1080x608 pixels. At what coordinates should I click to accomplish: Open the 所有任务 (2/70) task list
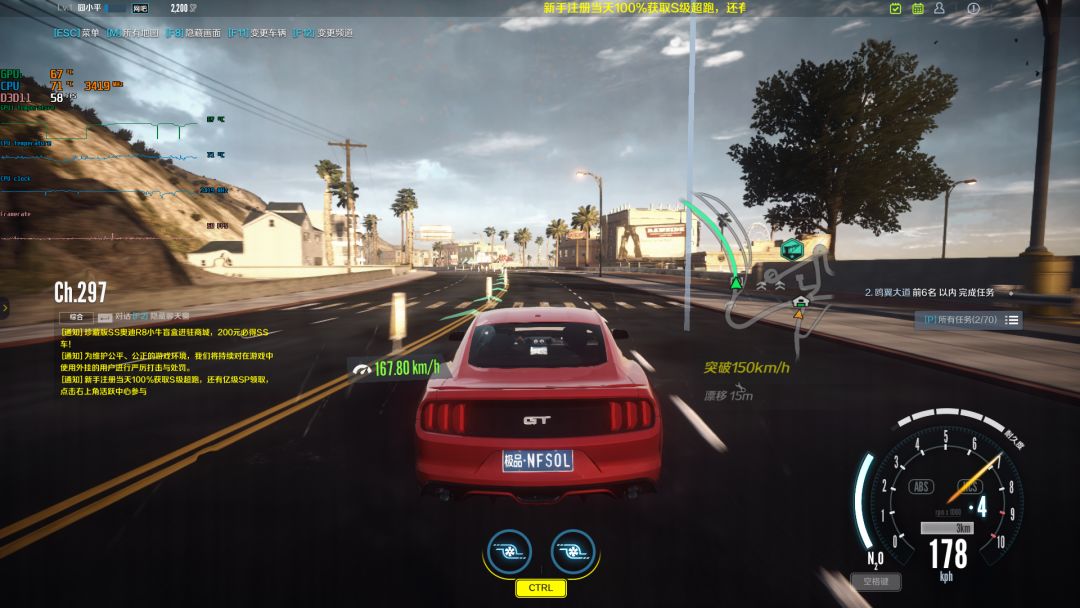(968, 320)
